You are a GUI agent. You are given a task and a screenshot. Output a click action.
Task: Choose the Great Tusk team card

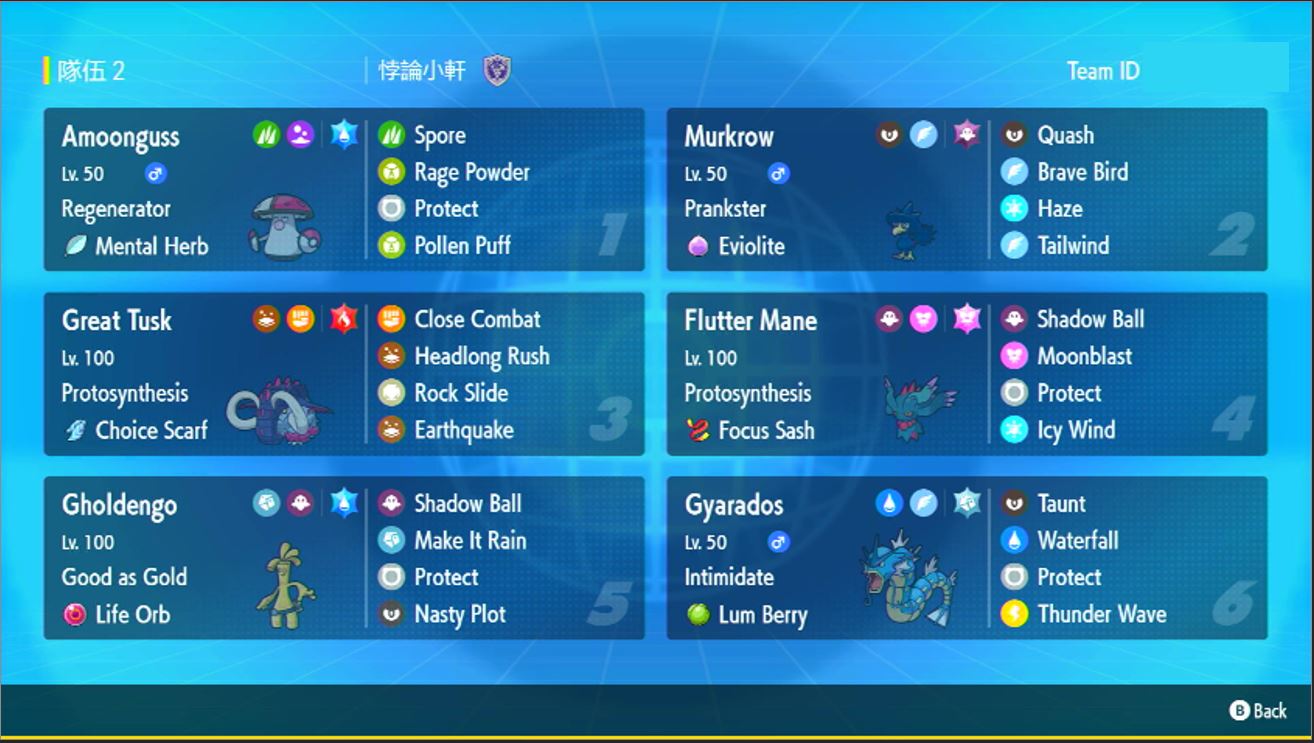pos(343,373)
